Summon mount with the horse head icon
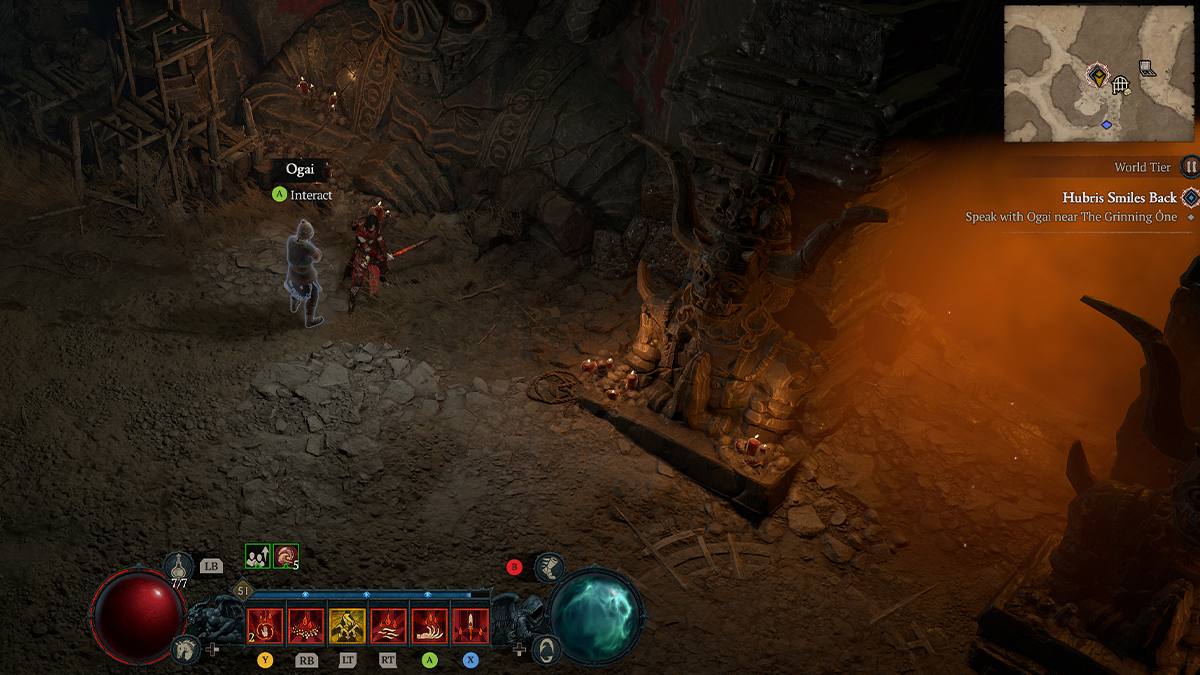 point(182,648)
